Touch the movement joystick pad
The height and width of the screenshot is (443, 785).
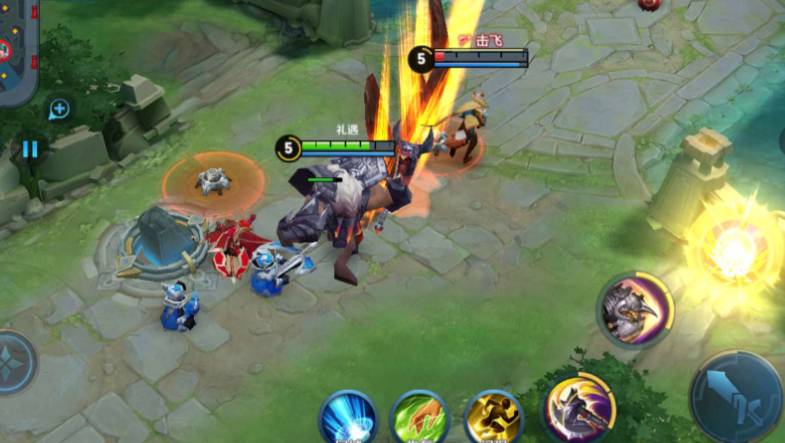14,364
